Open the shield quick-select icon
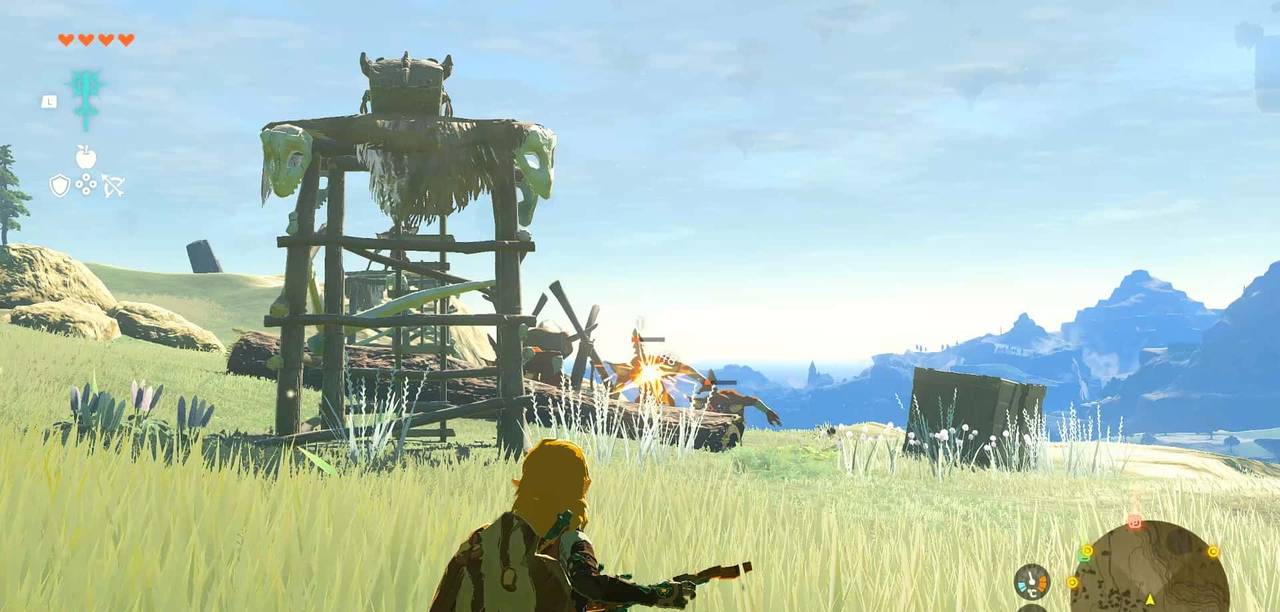The width and height of the screenshot is (1280, 612). point(60,185)
